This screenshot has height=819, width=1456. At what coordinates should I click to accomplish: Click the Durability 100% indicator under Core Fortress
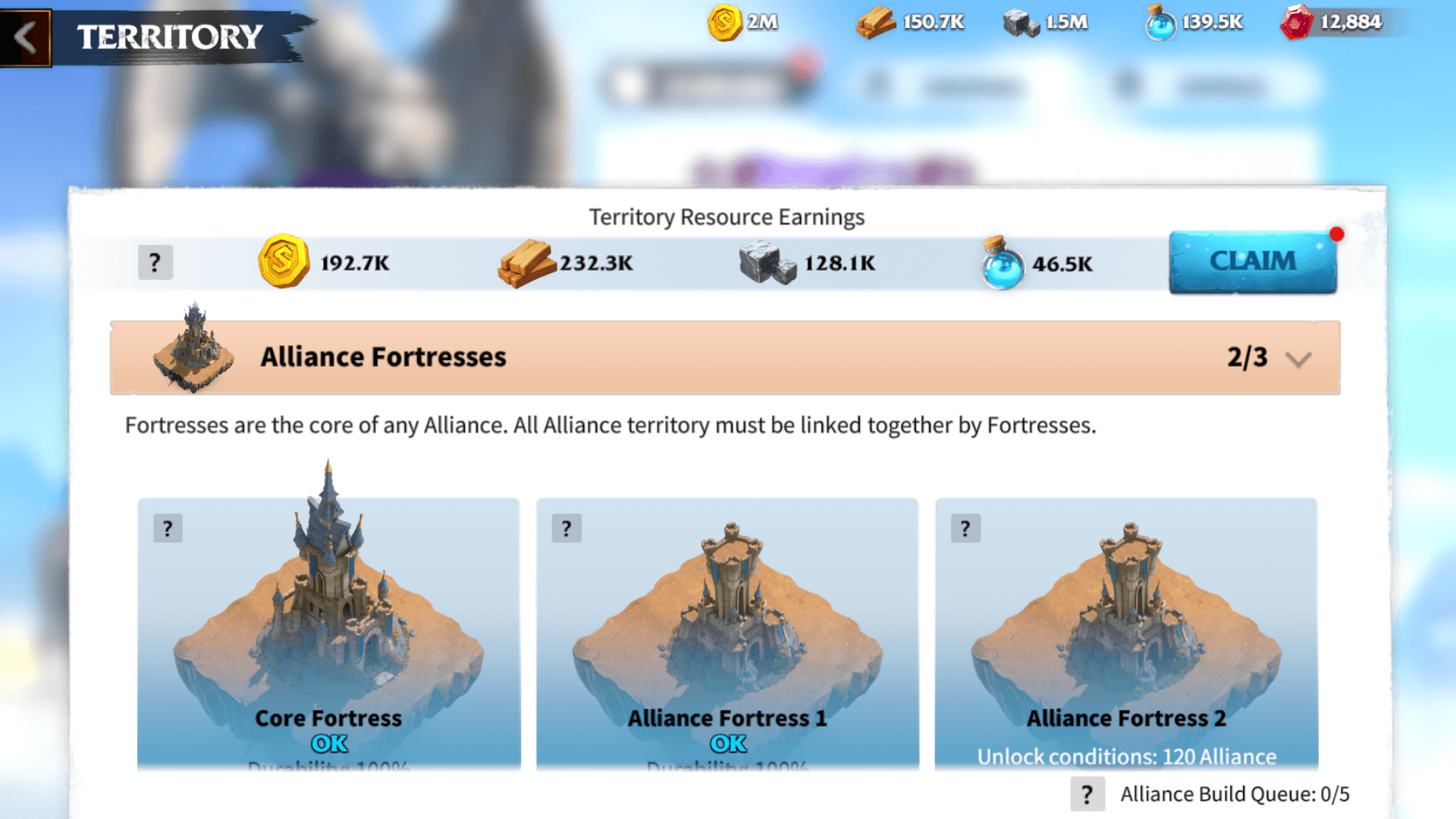pos(328,770)
